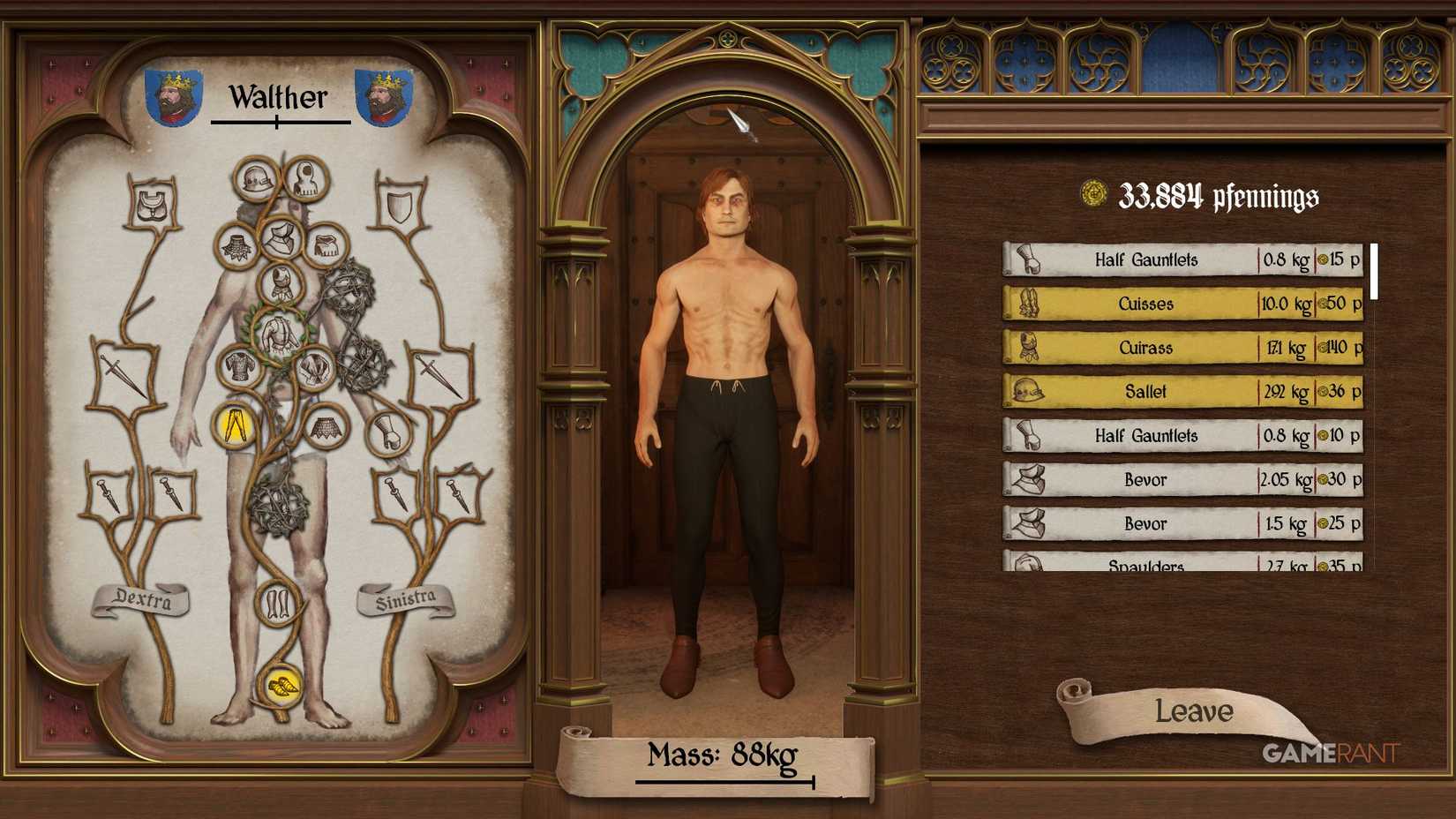Adjust the Mass 88kg slider

coord(722,780)
